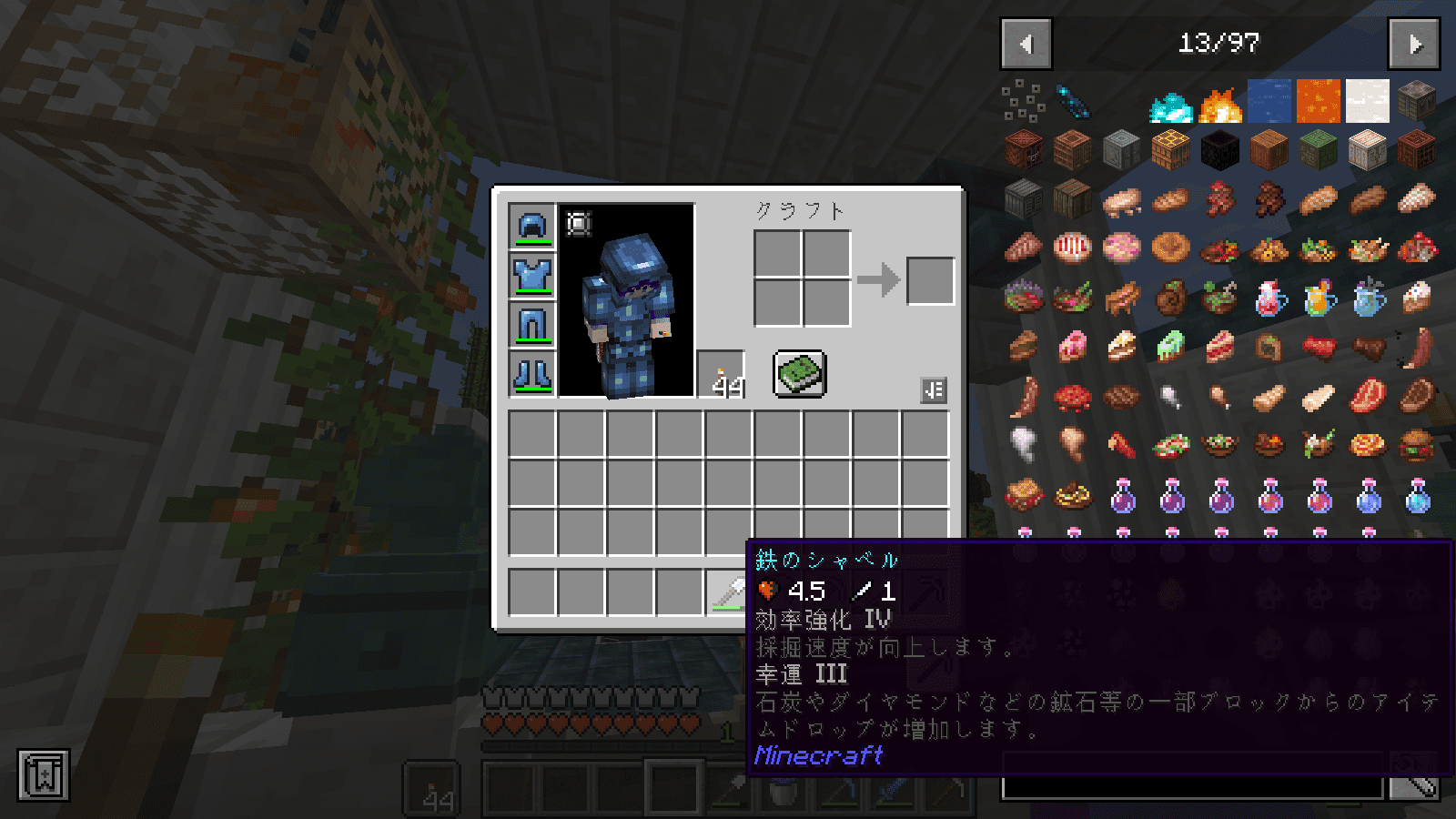Advance to the next item list page
1456x819 pixels.
[1413, 44]
